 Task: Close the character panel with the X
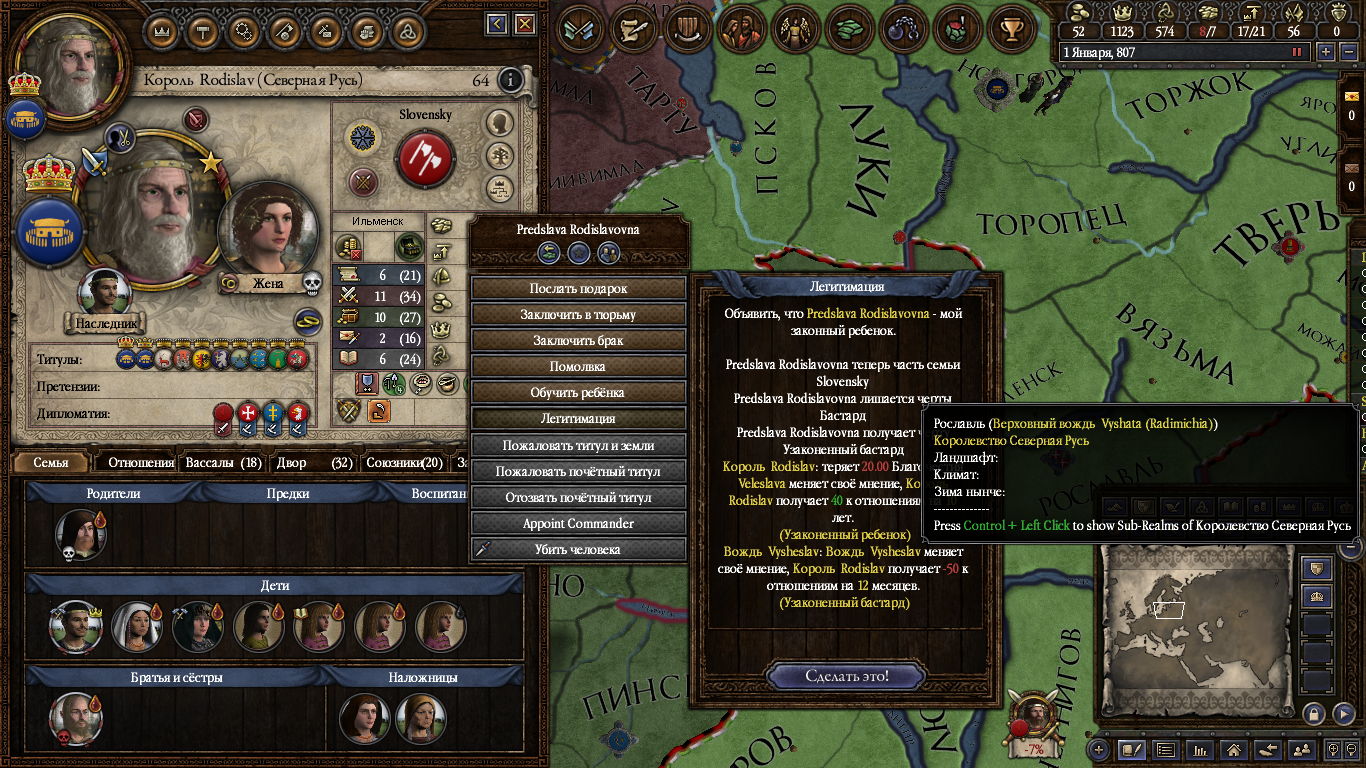524,25
